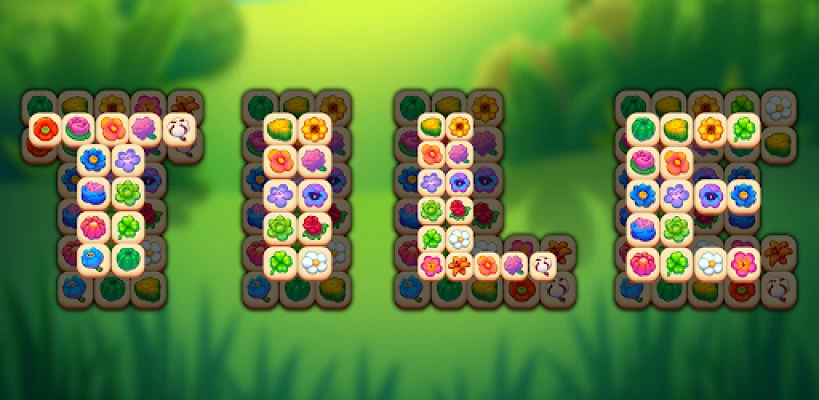This screenshot has height=400, width=819.
Task: Tap the bright top-layer orange lily tile
Action: click(x=459, y=265)
